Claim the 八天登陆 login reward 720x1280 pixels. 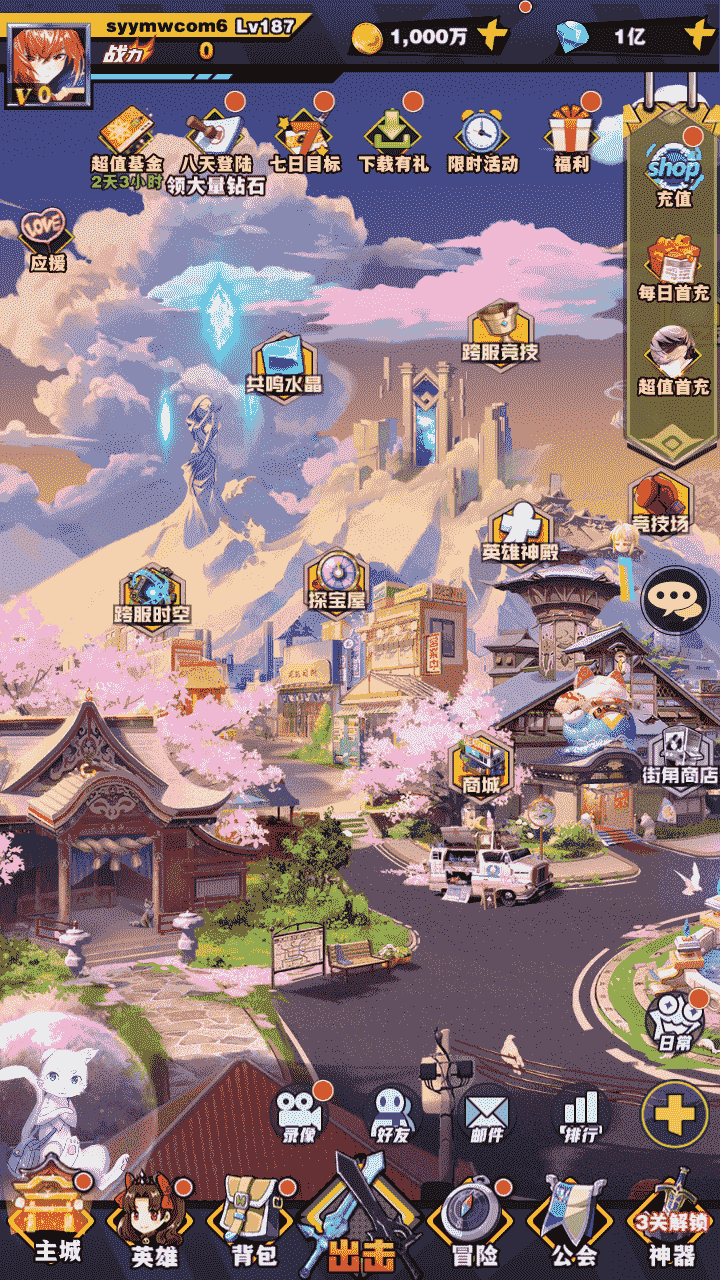click(215, 134)
